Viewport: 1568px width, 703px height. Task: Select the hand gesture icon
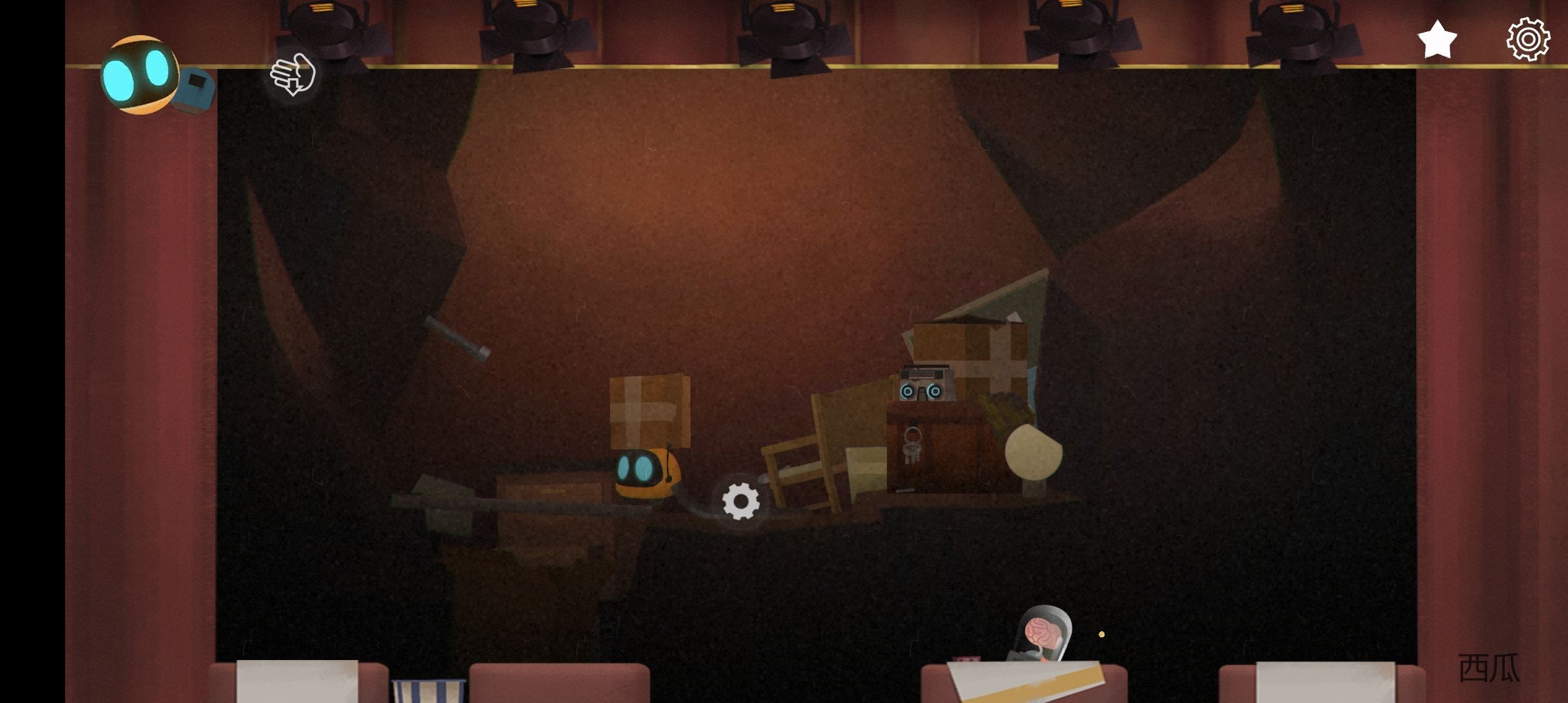(x=293, y=75)
